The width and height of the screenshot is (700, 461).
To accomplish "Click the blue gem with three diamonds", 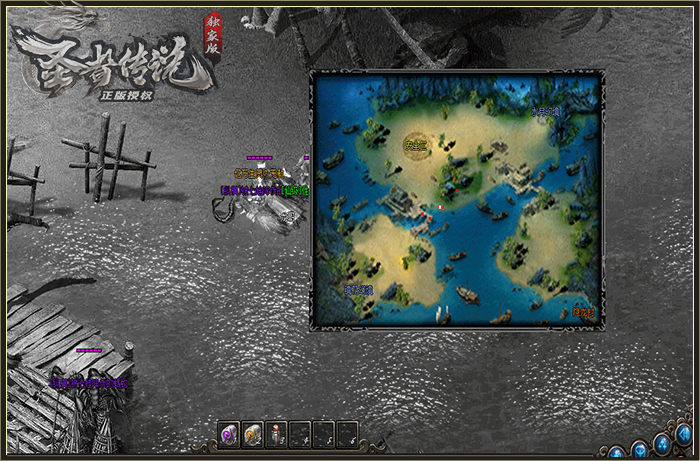I will pyautogui.click(x=664, y=445).
